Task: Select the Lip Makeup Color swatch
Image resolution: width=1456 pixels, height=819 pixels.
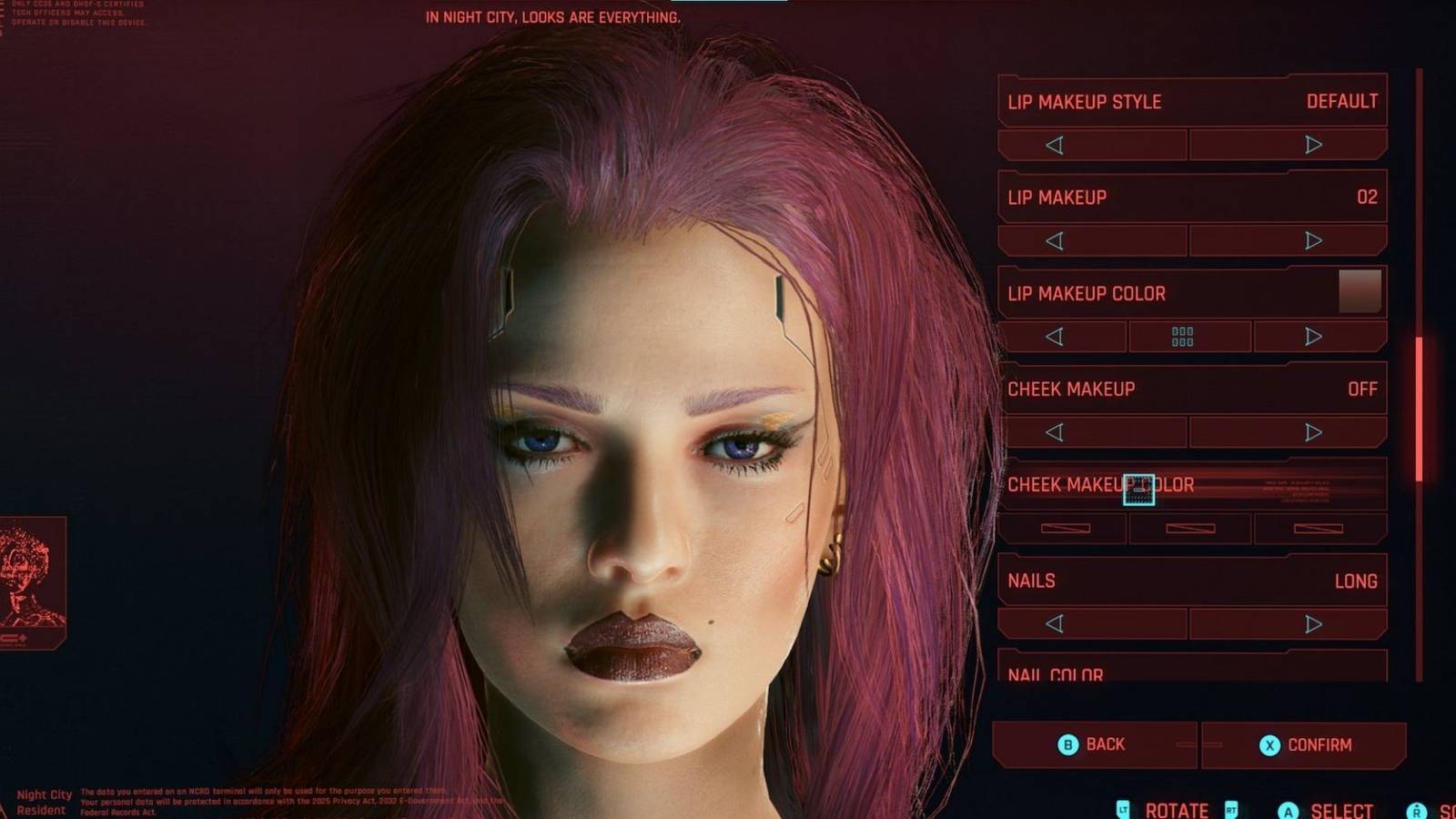Action: tap(1358, 292)
